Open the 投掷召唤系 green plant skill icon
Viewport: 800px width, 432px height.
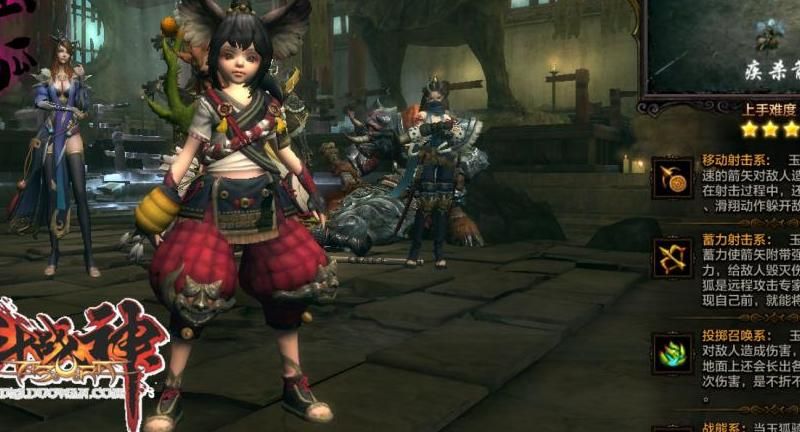672,352
